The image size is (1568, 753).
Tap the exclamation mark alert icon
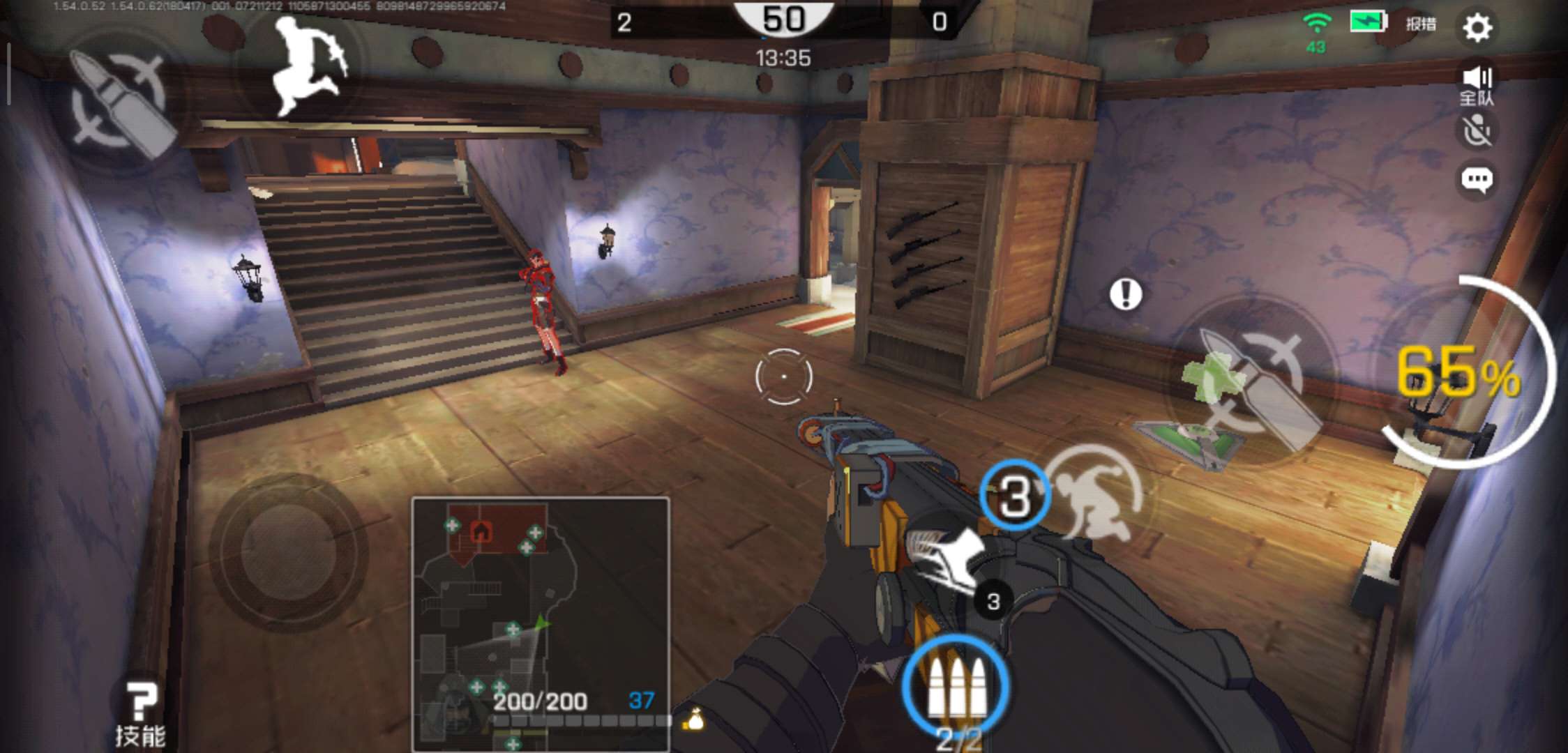point(1125,294)
